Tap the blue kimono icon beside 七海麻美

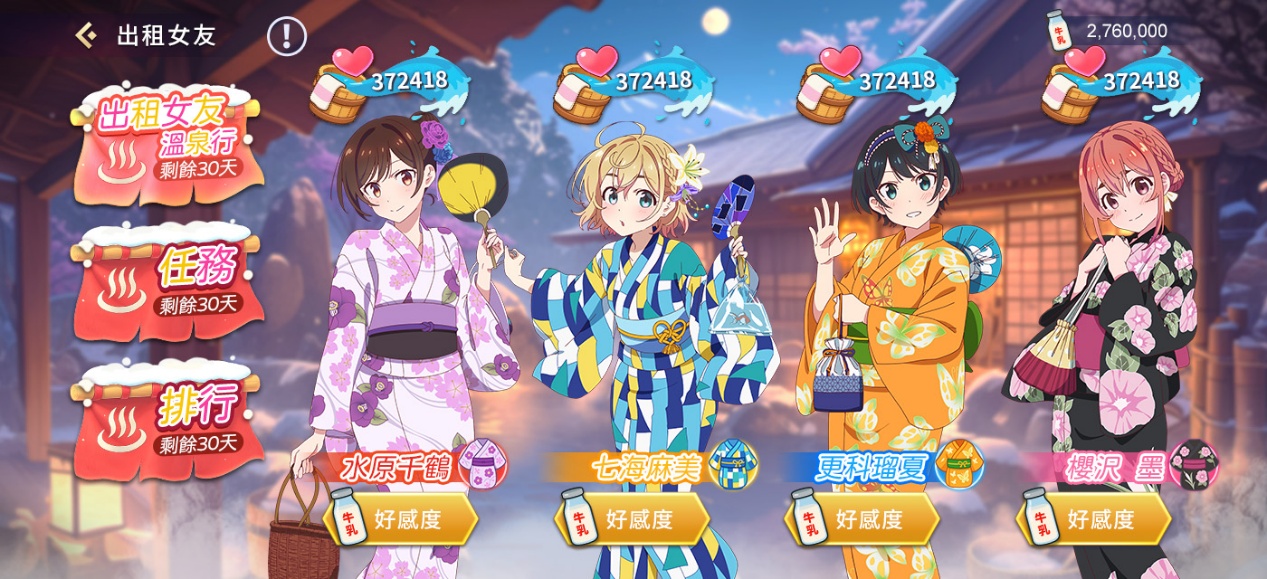point(733,465)
